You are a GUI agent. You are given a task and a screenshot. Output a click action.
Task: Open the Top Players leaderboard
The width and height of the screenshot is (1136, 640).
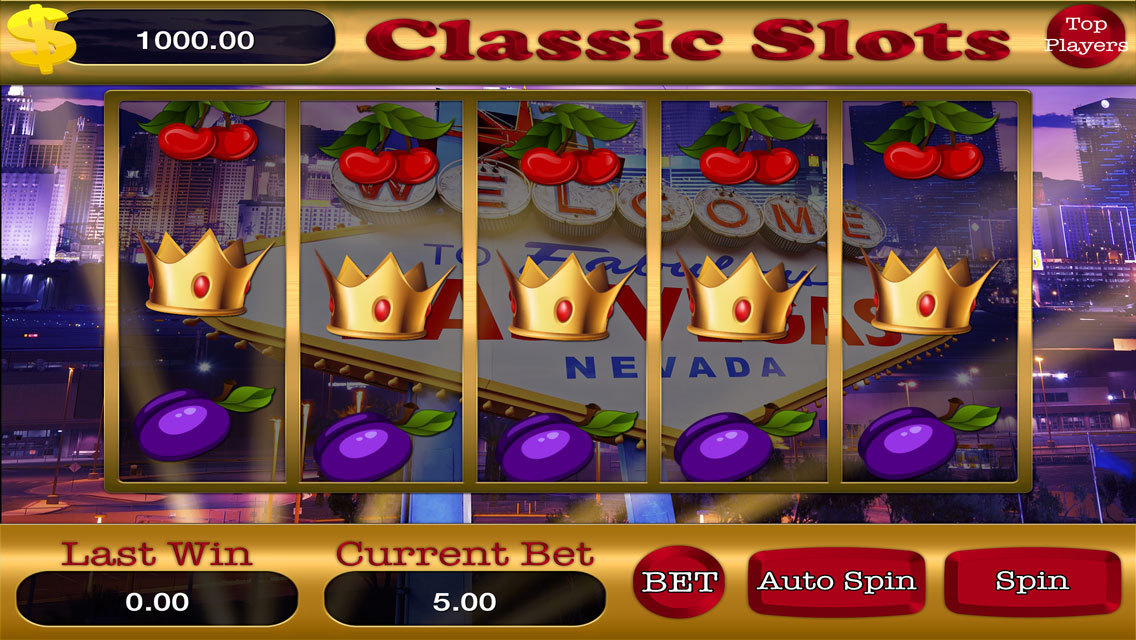[x=1085, y=36]
